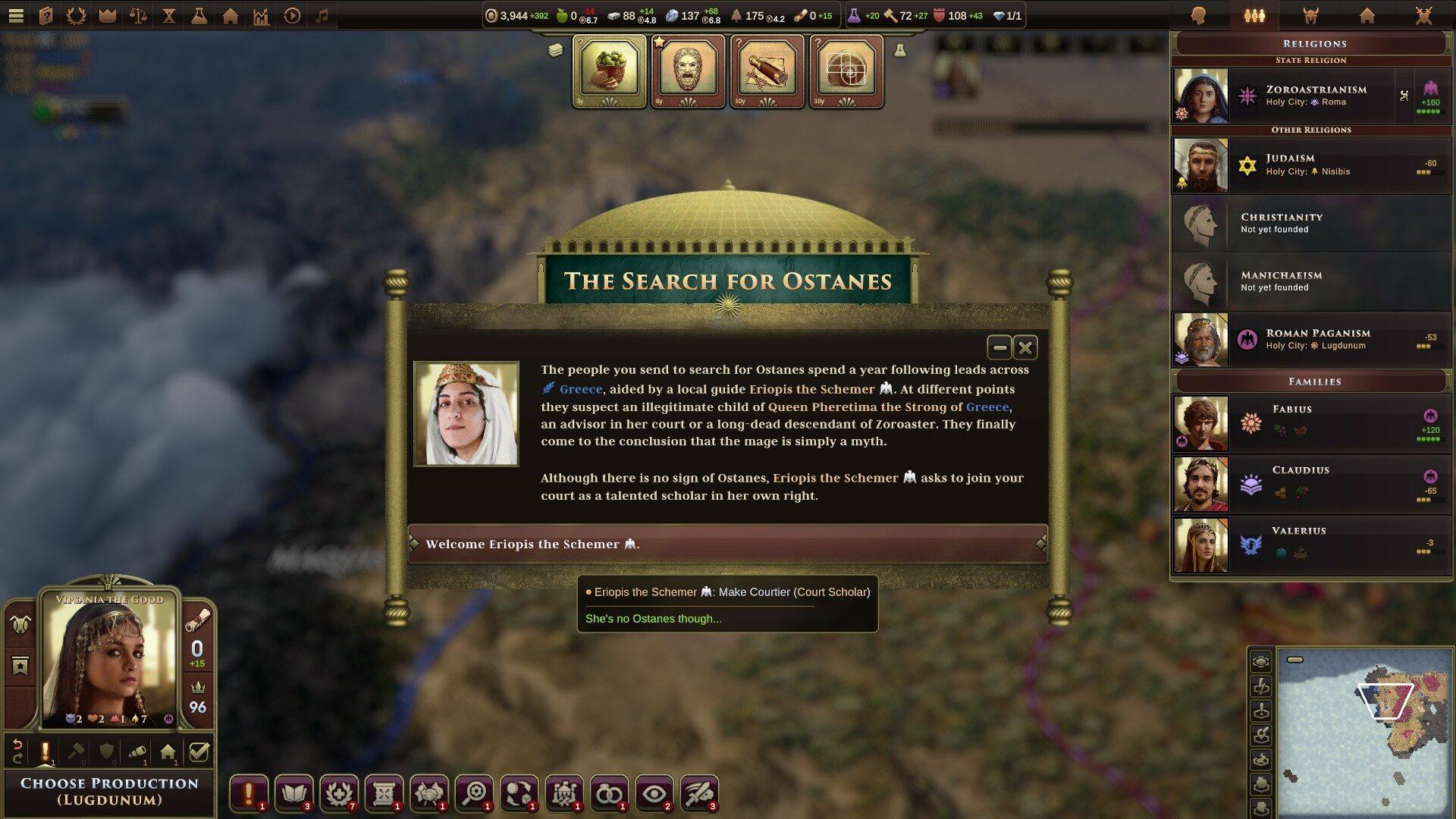Viewport: 1456px width, 819px height.
Task: View the Fabius family entry
Action: tap(1310, 423)
